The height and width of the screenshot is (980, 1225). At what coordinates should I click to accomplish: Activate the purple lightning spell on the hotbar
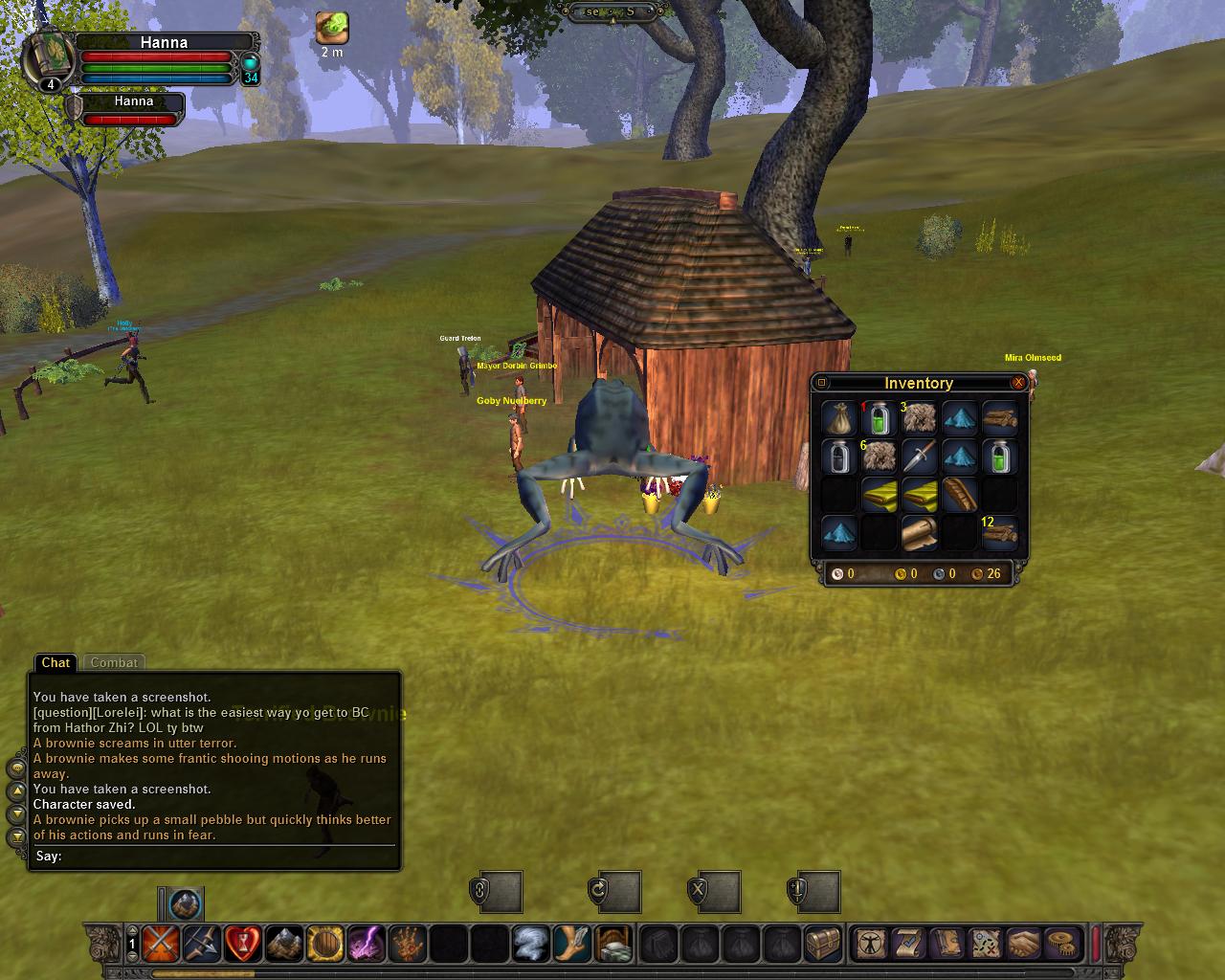click(x=369, y=945)
